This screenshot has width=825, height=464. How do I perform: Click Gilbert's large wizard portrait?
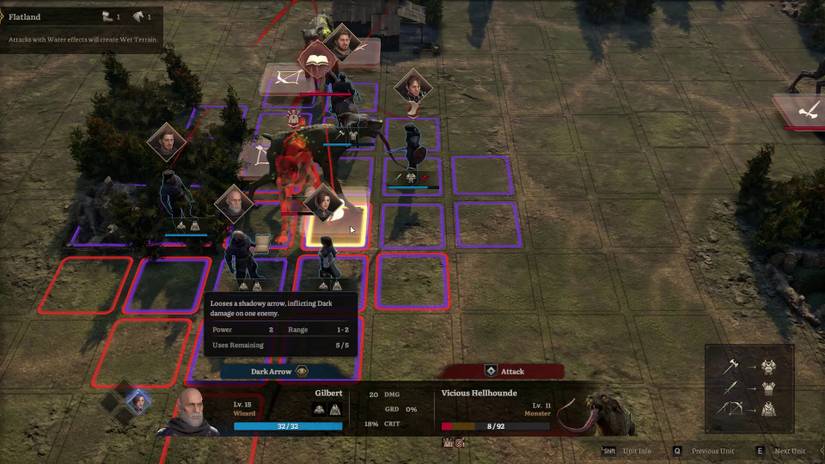pos(188,412)
